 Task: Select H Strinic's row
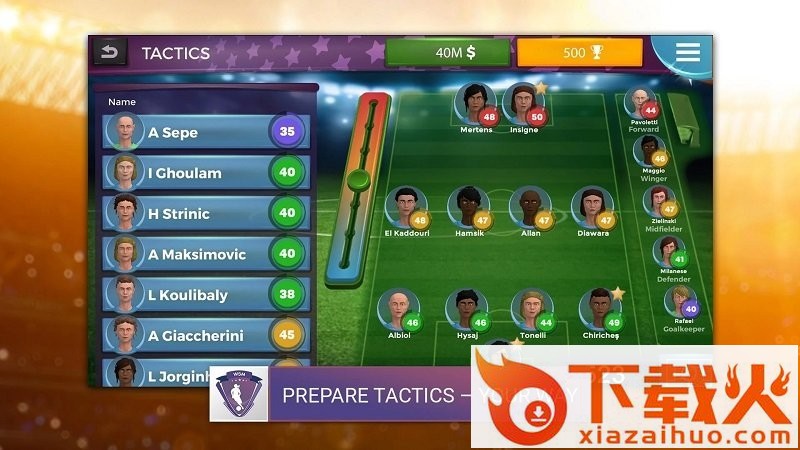click(205, 213)
